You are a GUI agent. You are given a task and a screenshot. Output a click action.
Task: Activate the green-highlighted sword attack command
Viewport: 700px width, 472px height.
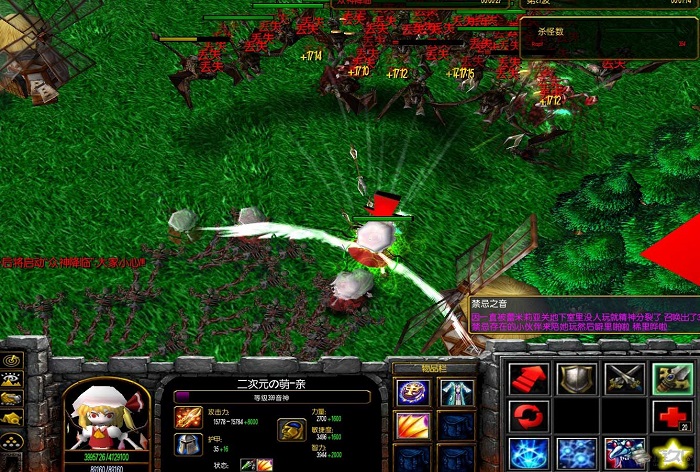(671, 378)
